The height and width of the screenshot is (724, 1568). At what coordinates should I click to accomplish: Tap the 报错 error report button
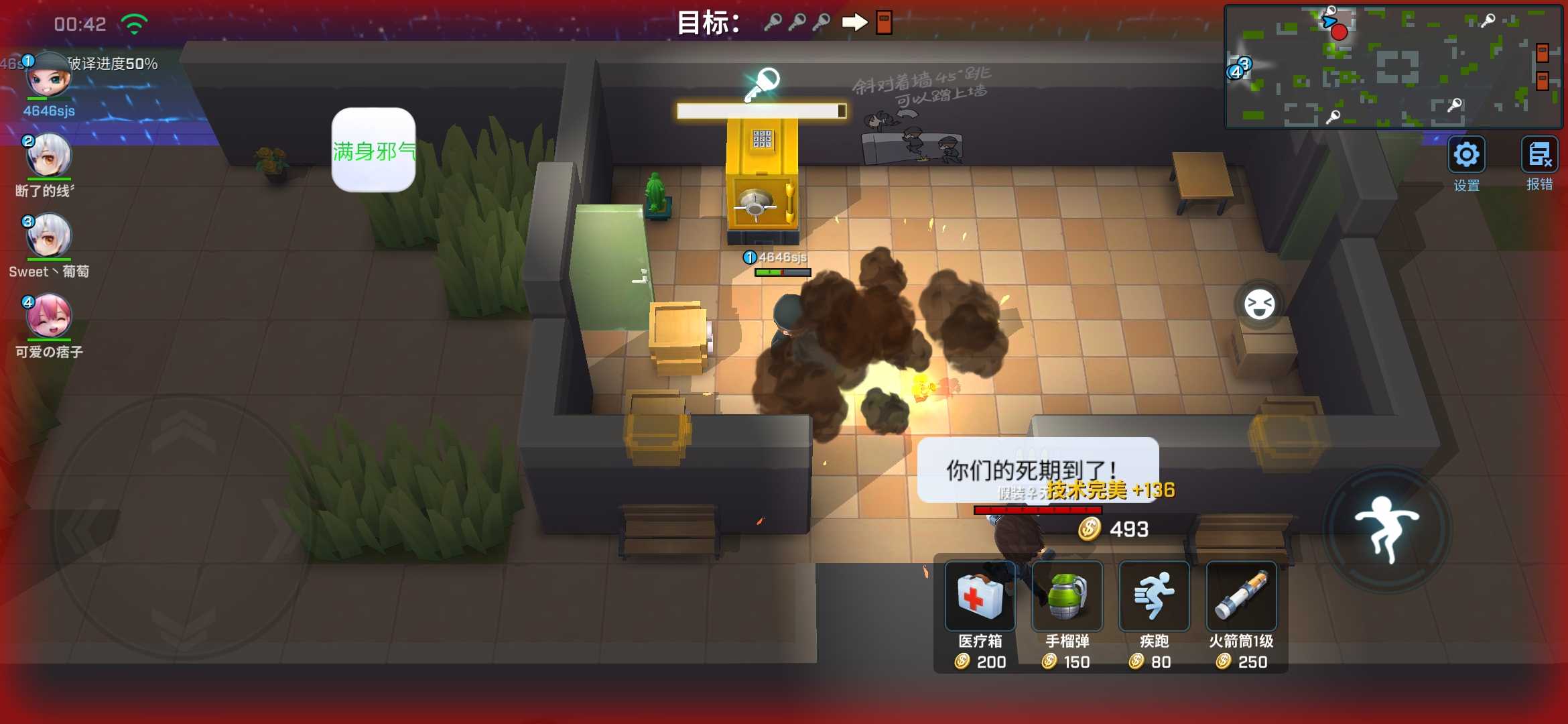[x=1539, y=156]
